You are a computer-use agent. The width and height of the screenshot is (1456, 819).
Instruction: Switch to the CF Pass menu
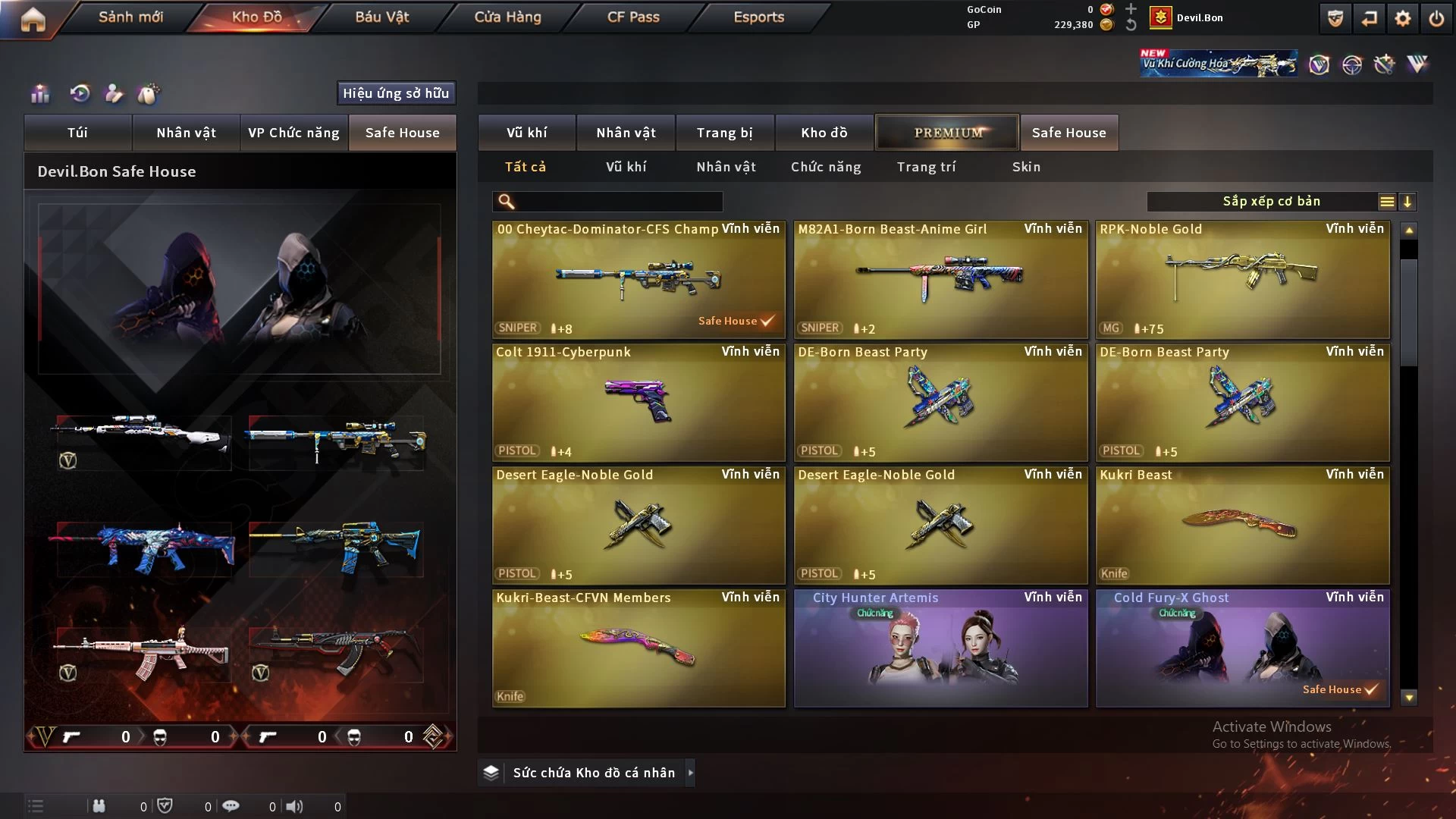point(633,17)
